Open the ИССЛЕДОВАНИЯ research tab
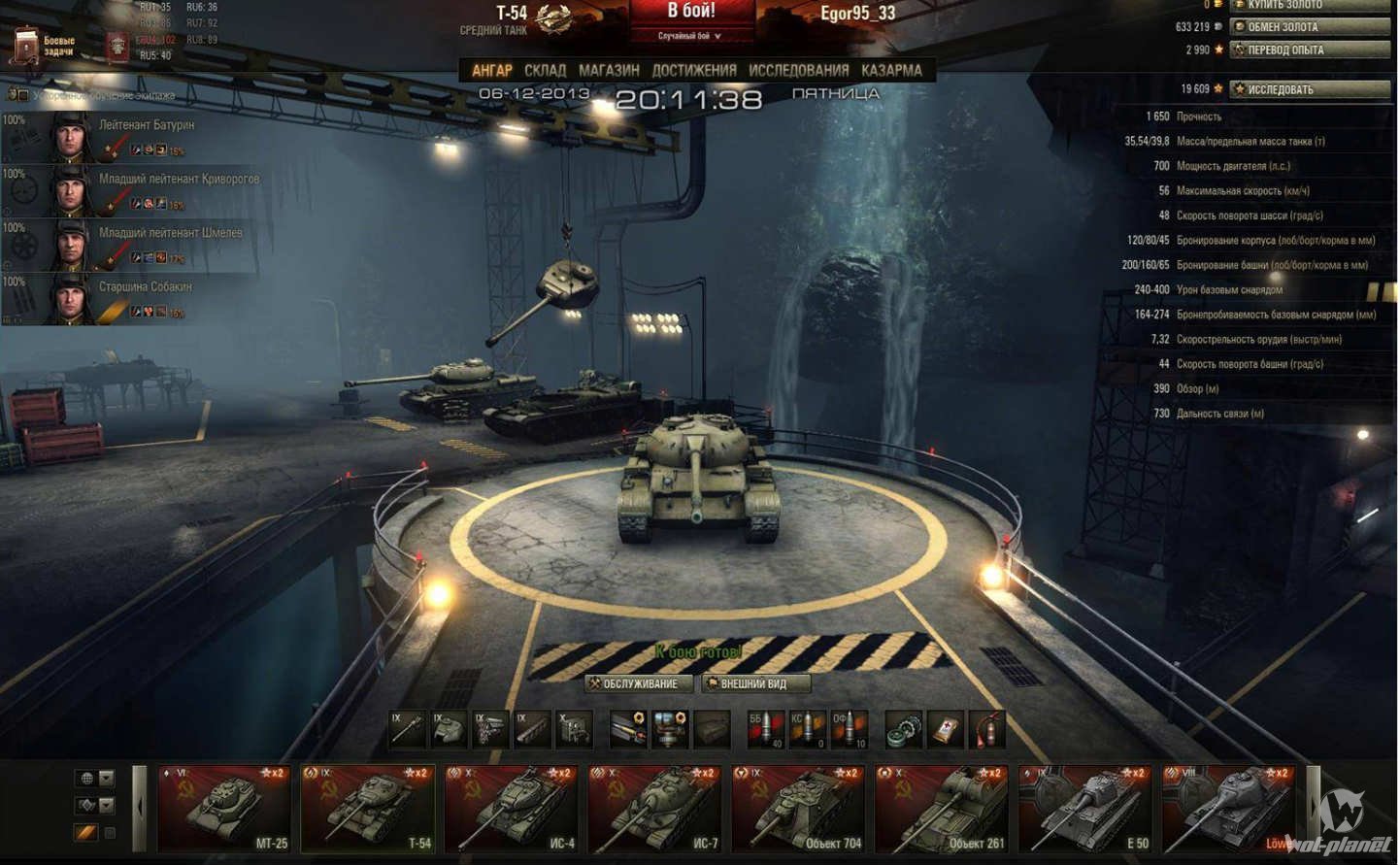The height and width of the screenshot is (865, 1400). pyautogui.click(x=798, y=70)
